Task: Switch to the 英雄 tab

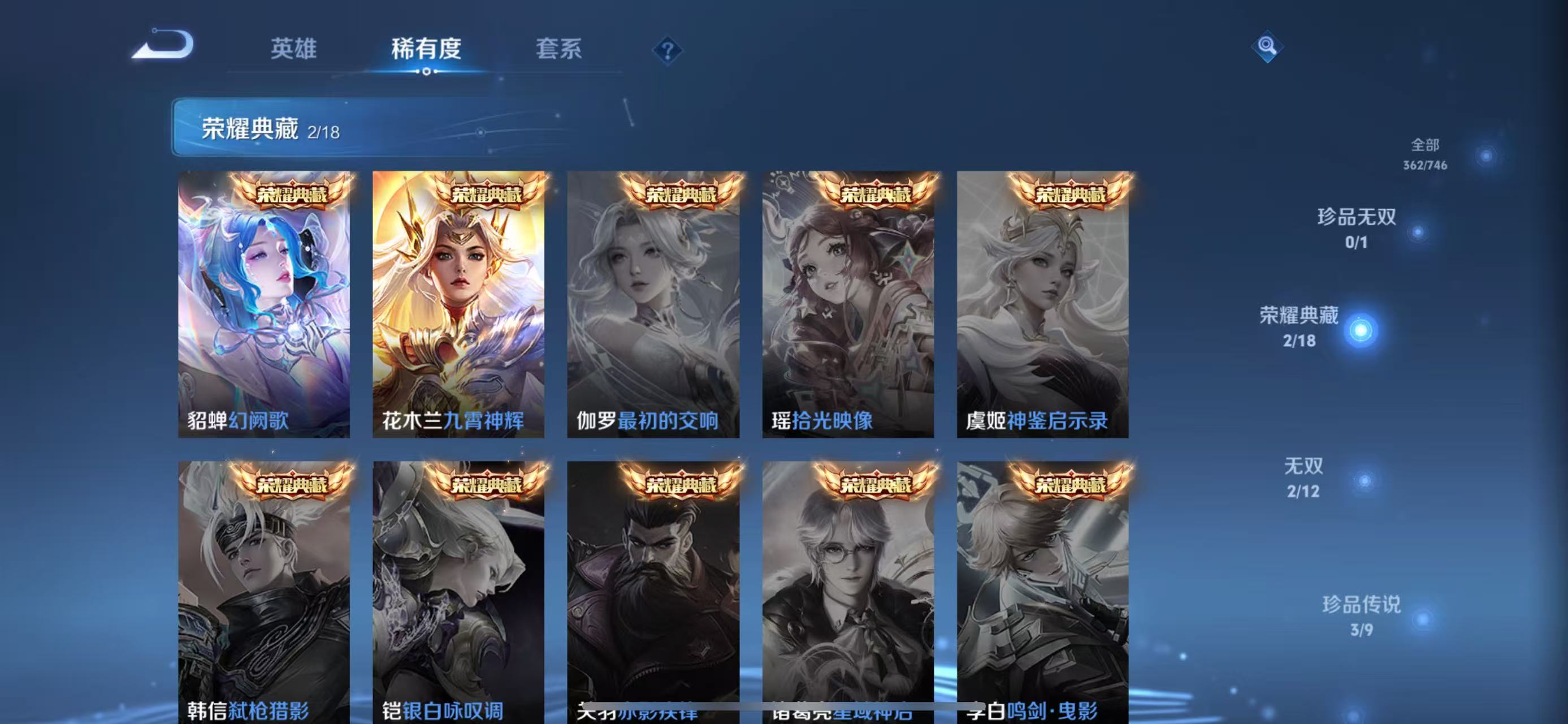Action: tap(295, 49)
